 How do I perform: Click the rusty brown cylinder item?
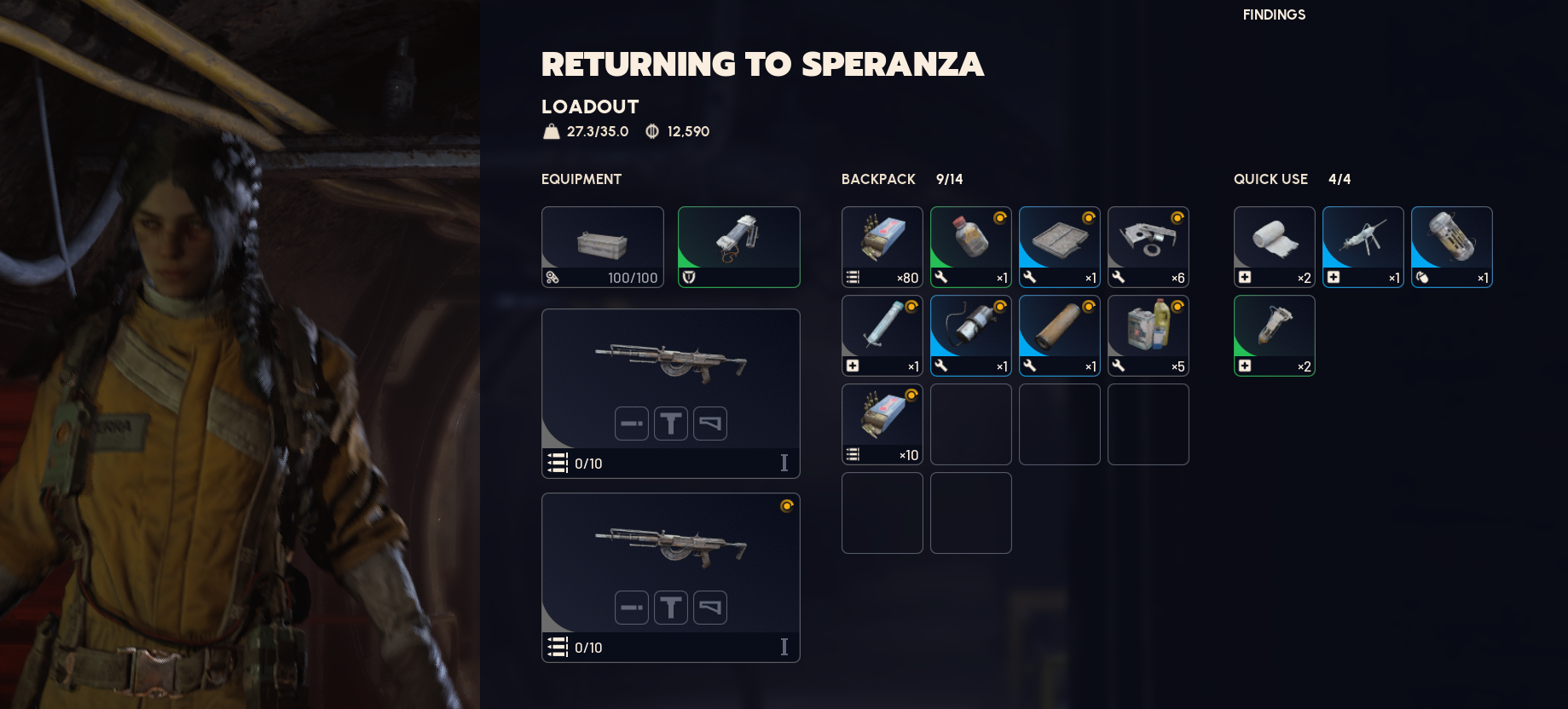point(1059,335)
